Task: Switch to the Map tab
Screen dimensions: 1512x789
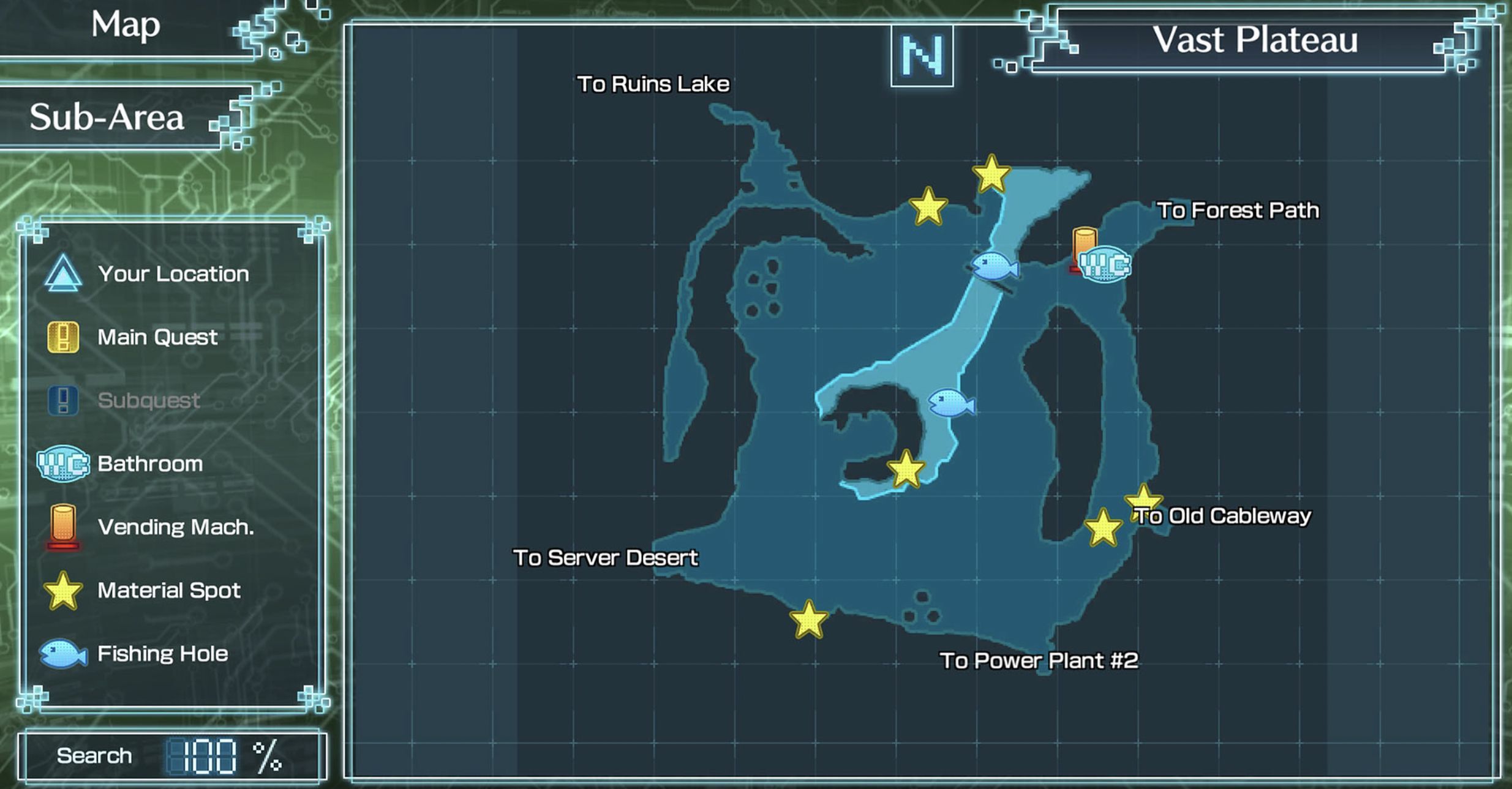Action: click(126, 26)
